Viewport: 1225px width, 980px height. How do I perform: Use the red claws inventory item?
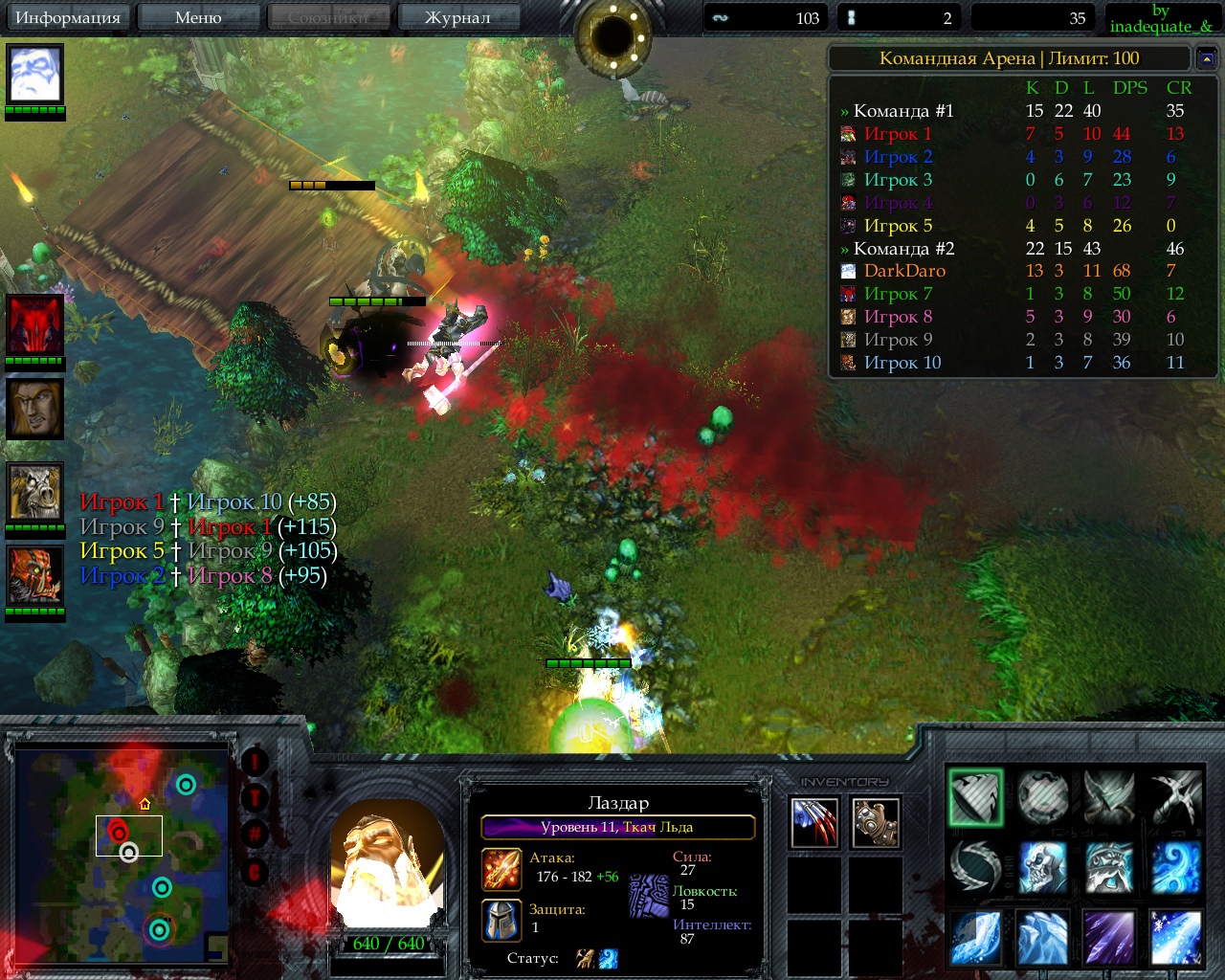pyautogui.click(x=814, y=822)
